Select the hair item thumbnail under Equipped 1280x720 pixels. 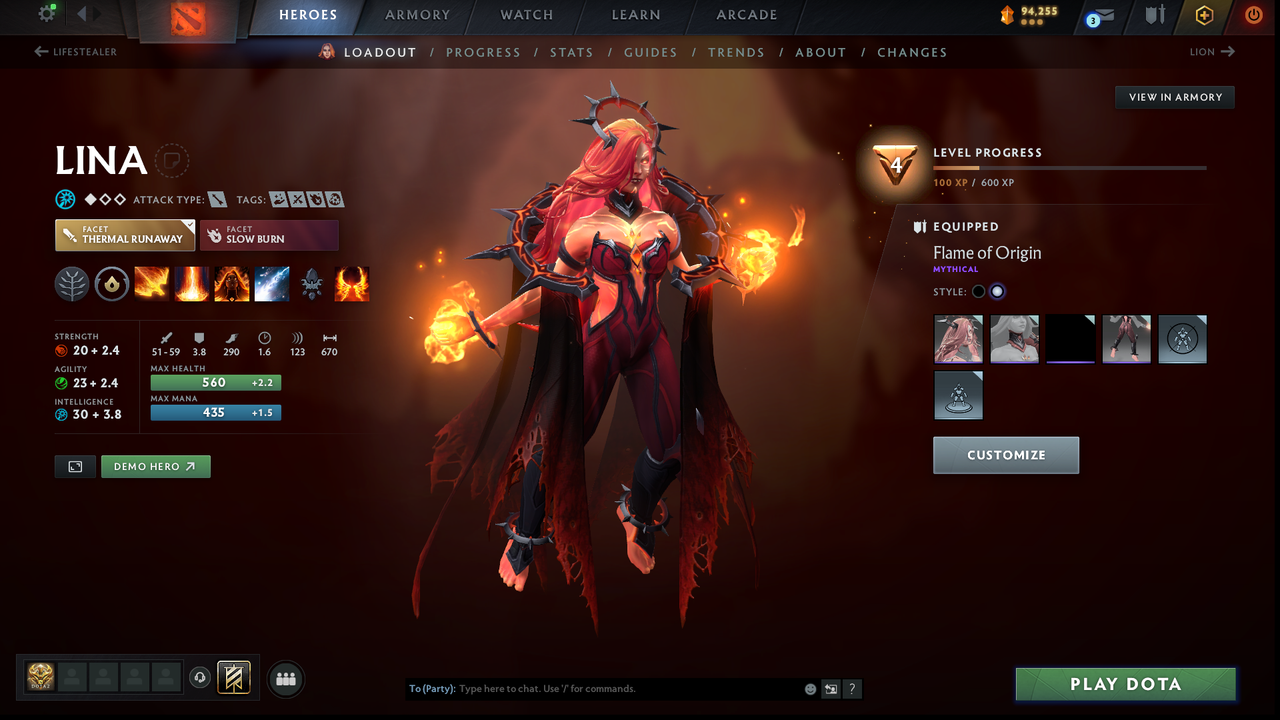[958, 339]
